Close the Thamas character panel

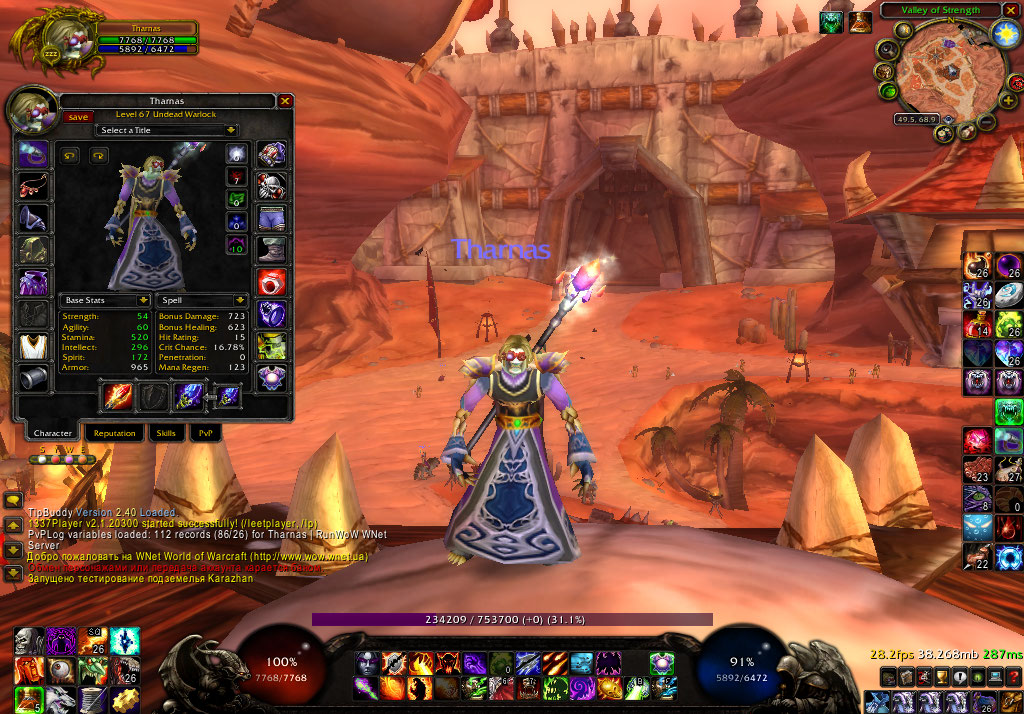pos(285,101)
